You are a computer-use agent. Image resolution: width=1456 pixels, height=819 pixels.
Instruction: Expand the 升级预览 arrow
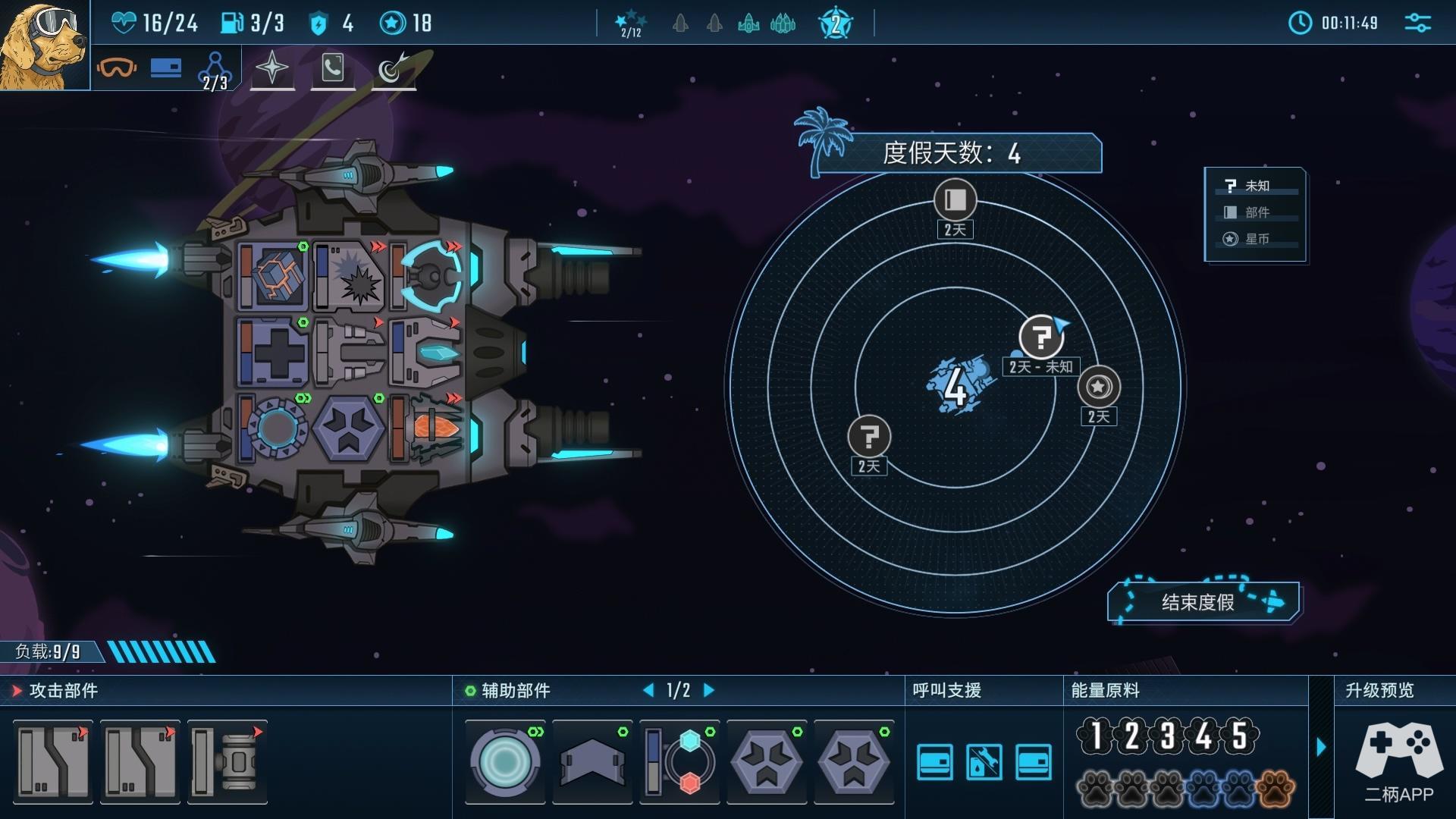point(1321,747)
